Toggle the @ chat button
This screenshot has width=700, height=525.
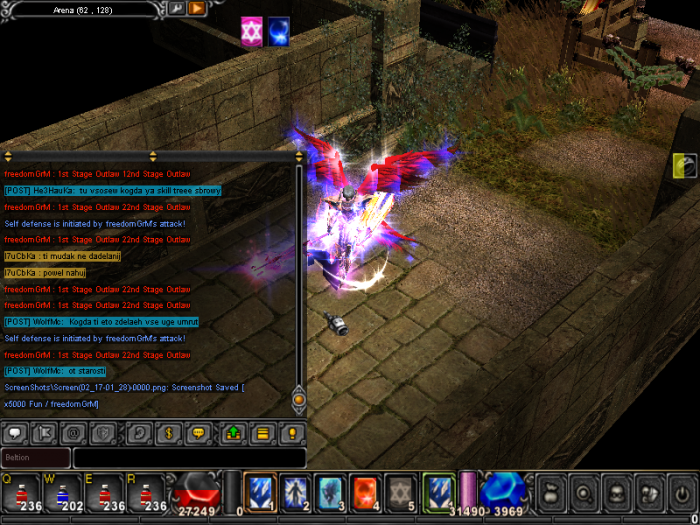[x=72, y=434]
